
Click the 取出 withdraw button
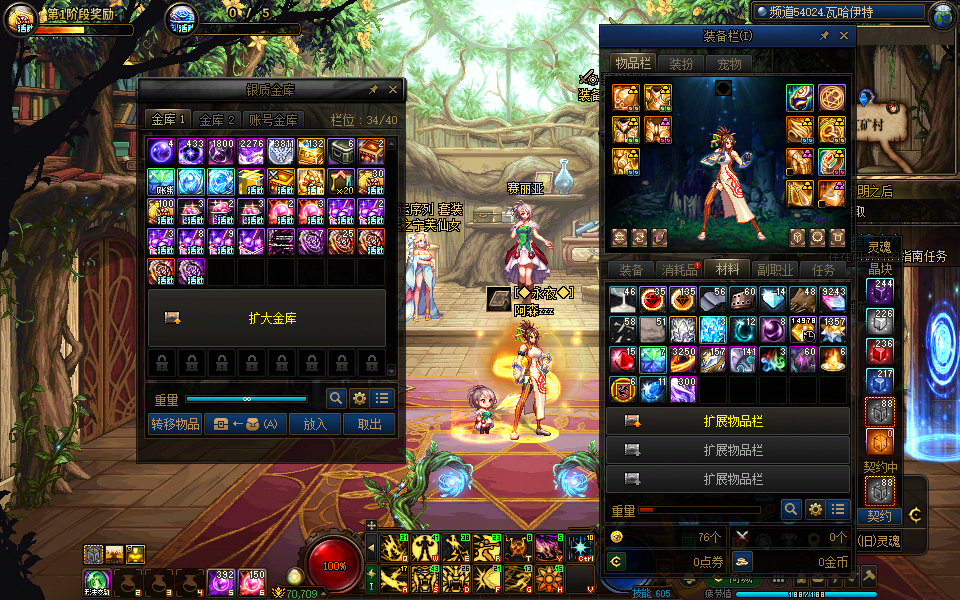(x=369, y=424)
